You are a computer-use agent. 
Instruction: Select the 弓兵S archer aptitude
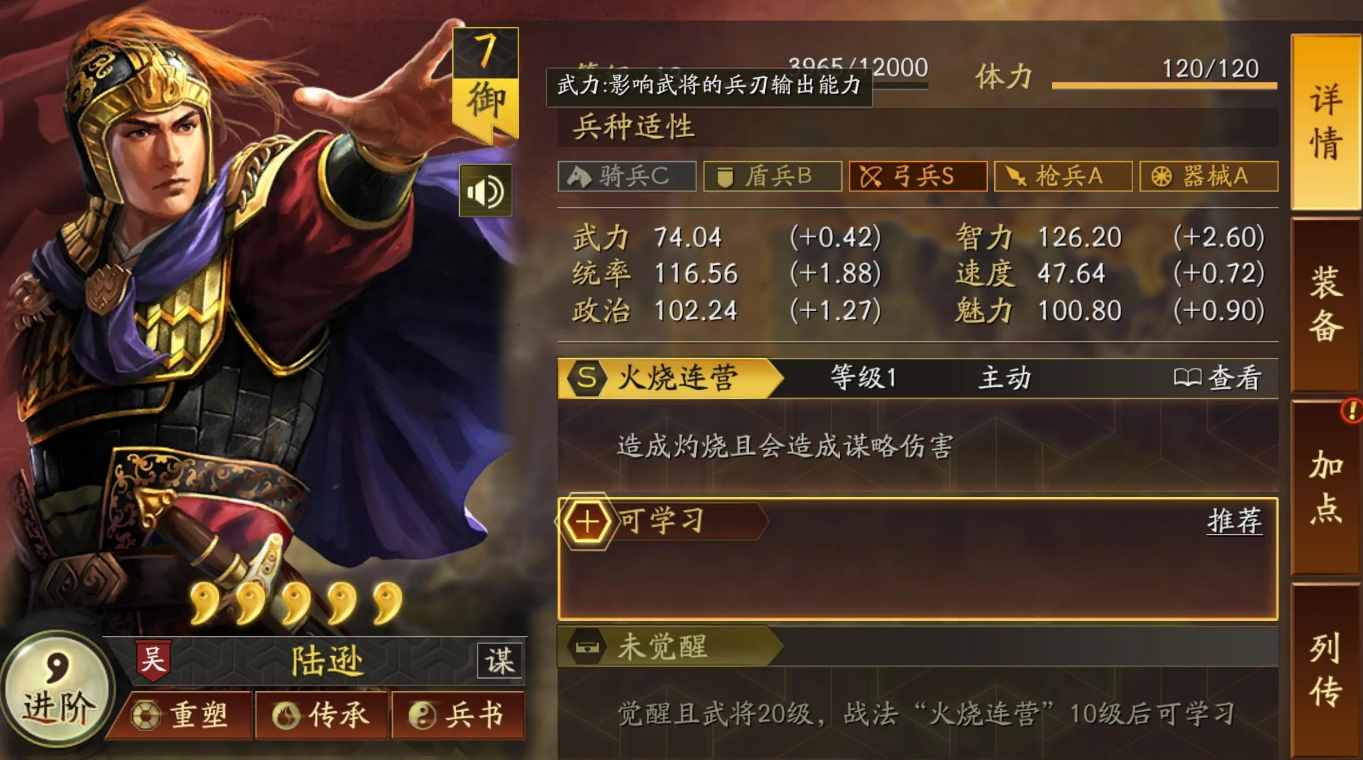coord(917,176)
